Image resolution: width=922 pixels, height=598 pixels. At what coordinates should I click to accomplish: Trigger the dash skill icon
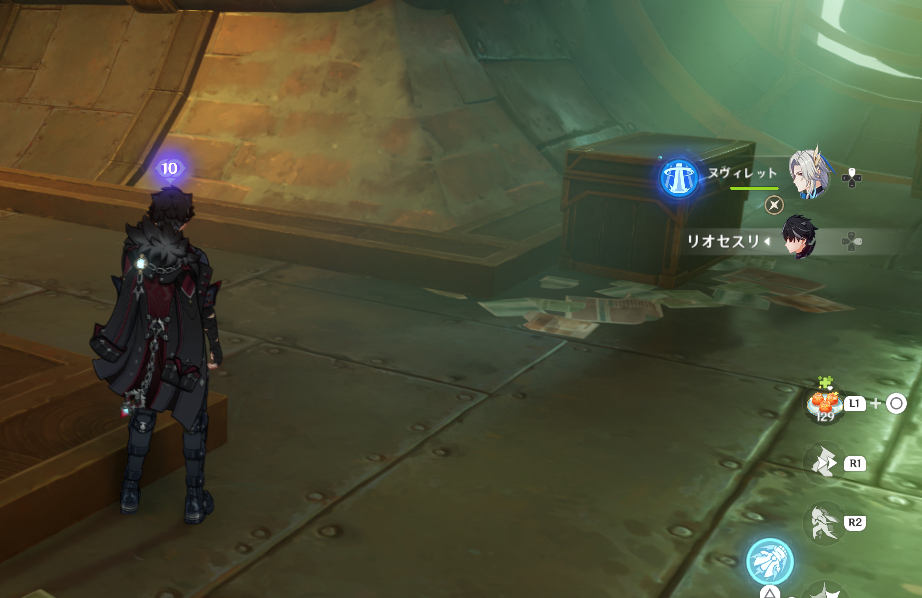click(824, 462)
